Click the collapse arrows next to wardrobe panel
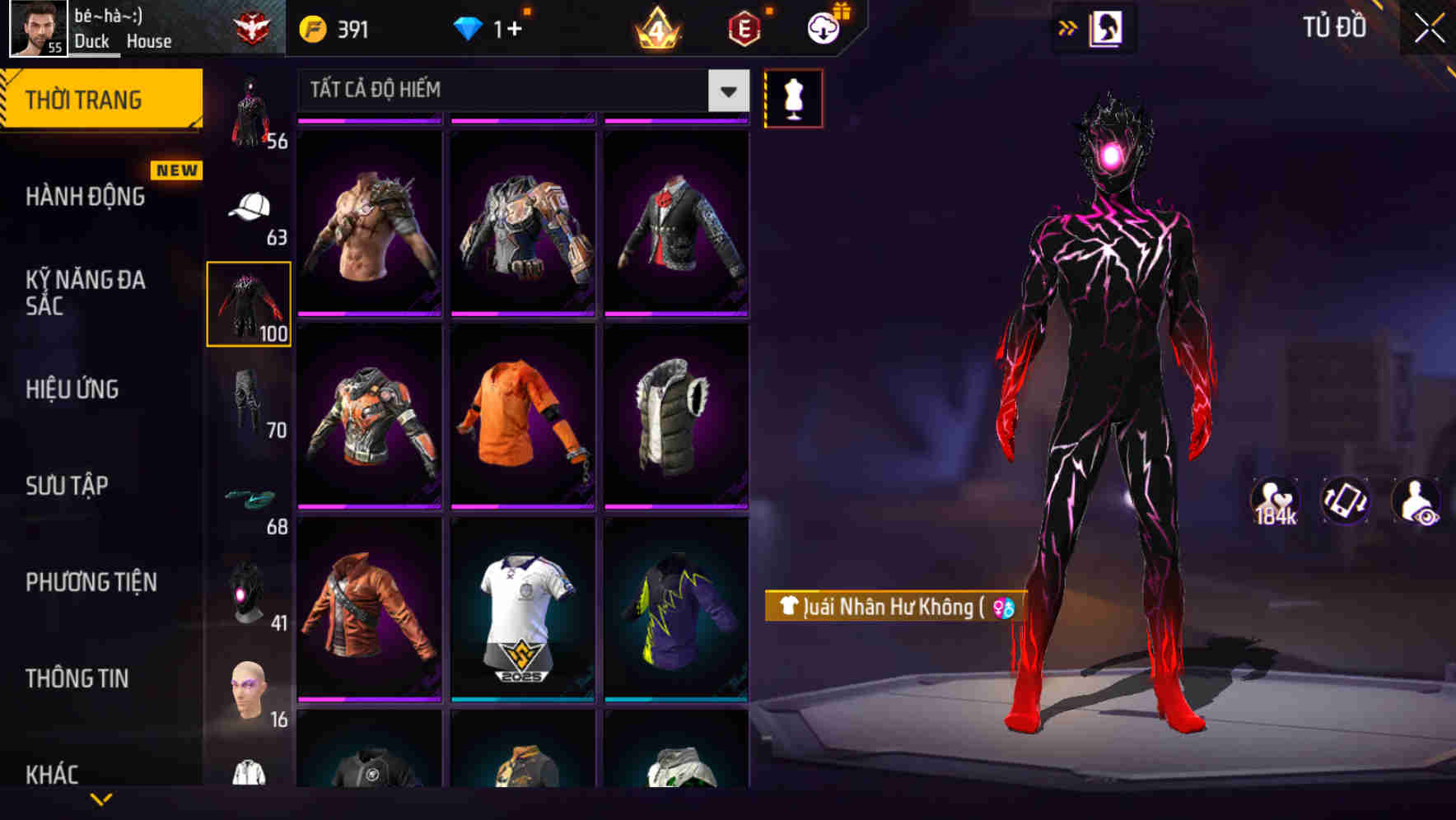The width and height of the screenshot is (1456, 820). point(1067,27)
